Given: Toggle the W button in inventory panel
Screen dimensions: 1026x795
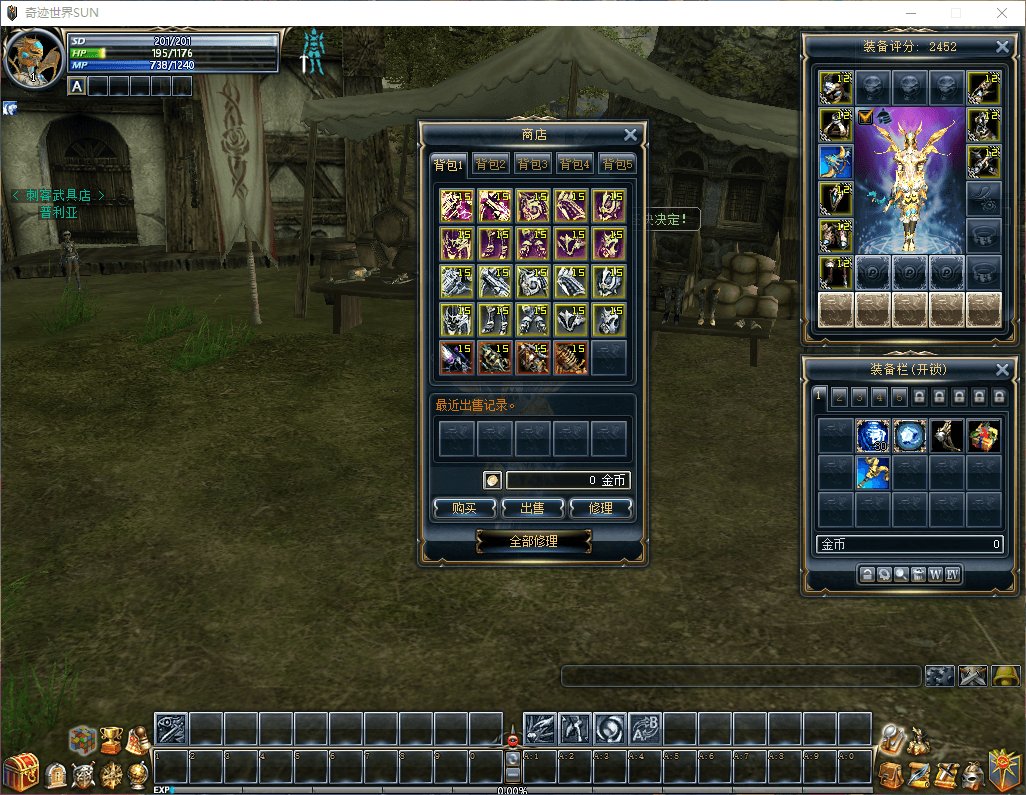Looking at the screenshot, I should (x=935, y=574).
